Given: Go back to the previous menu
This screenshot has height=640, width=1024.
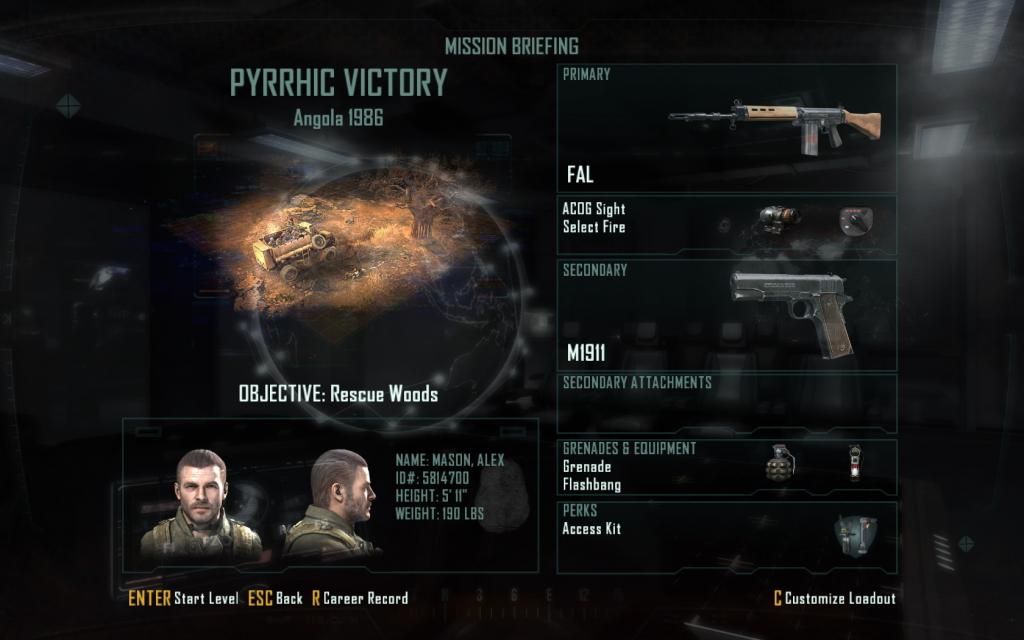Looking at the screenshot, I should 275,598.
